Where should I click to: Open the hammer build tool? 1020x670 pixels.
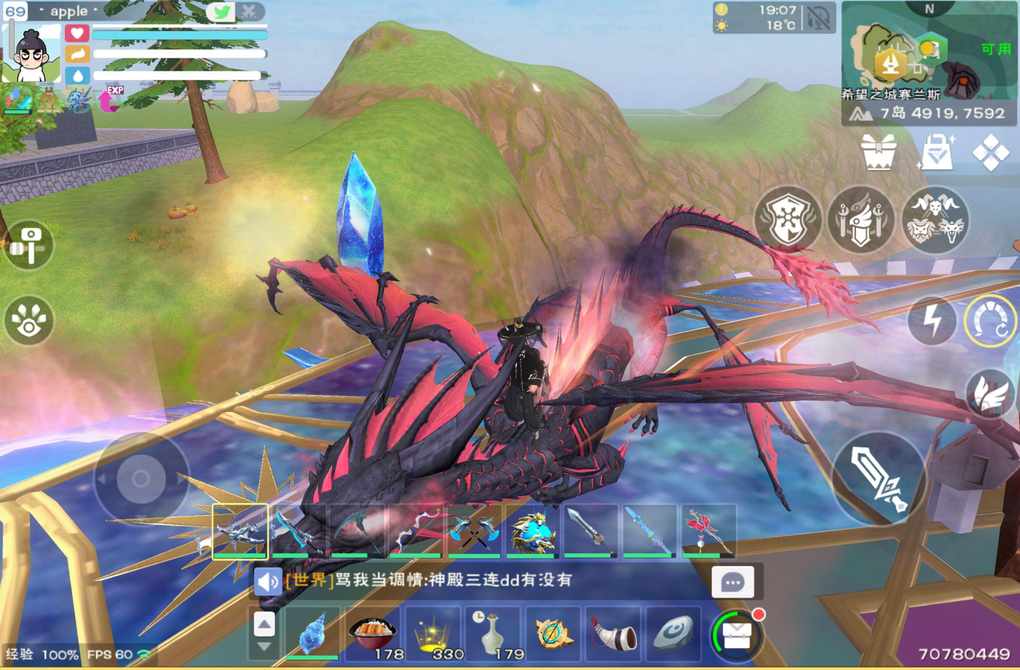pyautogui.click(x=29, y=245)
